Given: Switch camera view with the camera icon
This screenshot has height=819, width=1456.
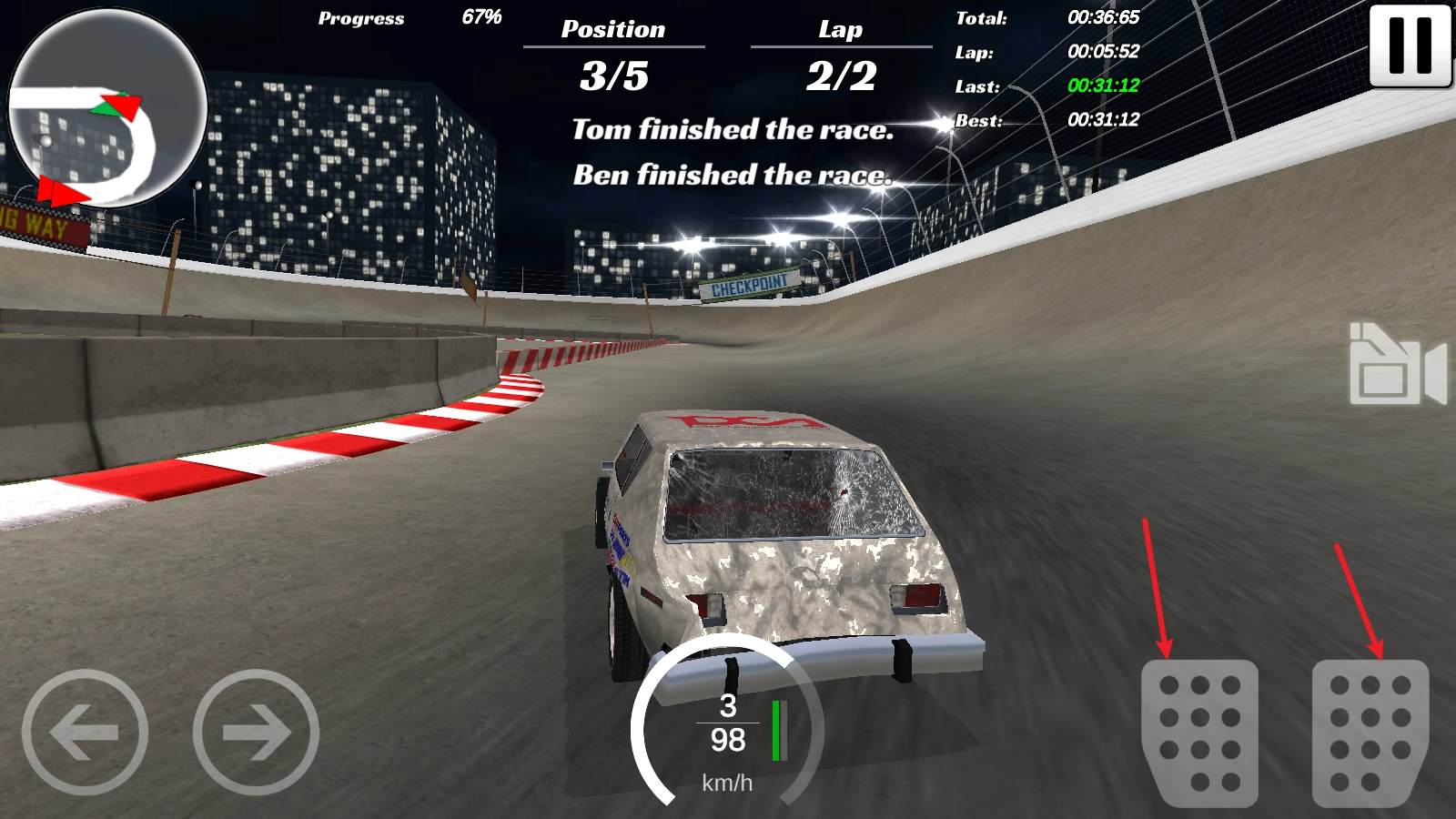Looking at the screenshot, I should coord(1397,364).
